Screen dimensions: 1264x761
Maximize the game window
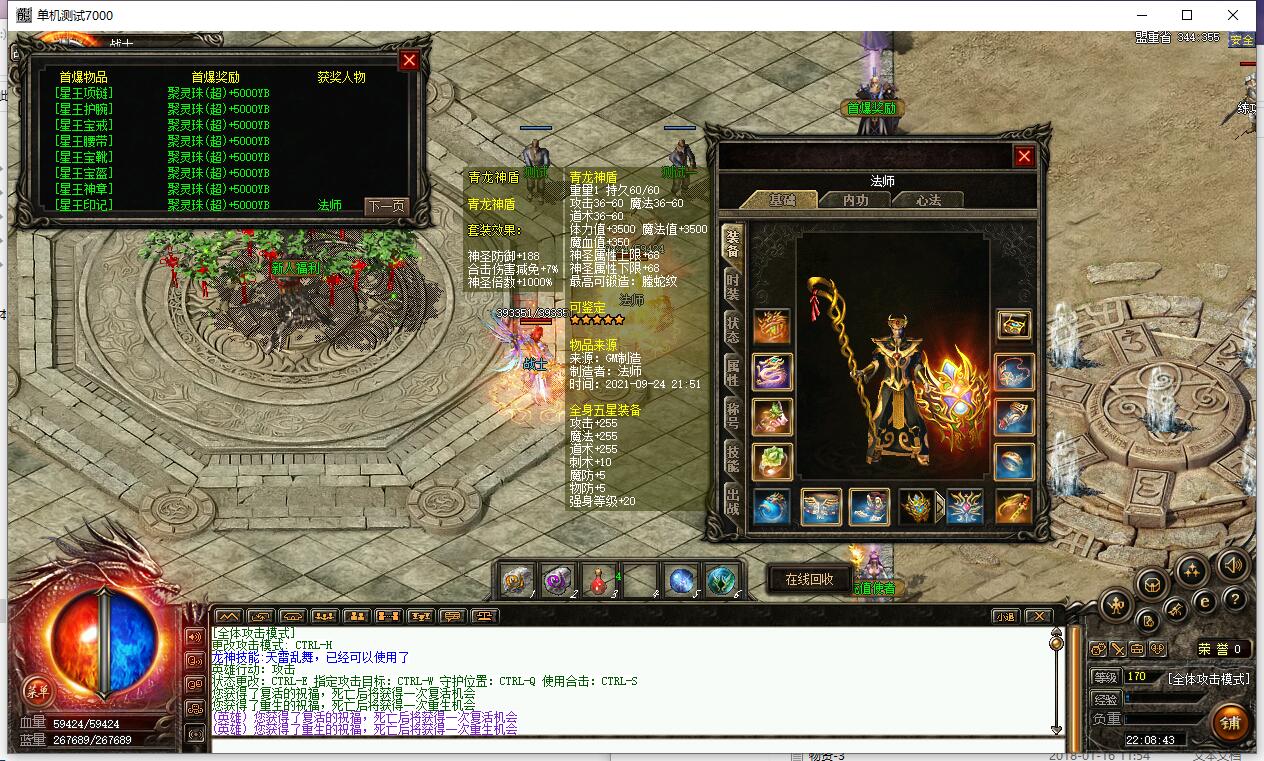point(1187,15)
